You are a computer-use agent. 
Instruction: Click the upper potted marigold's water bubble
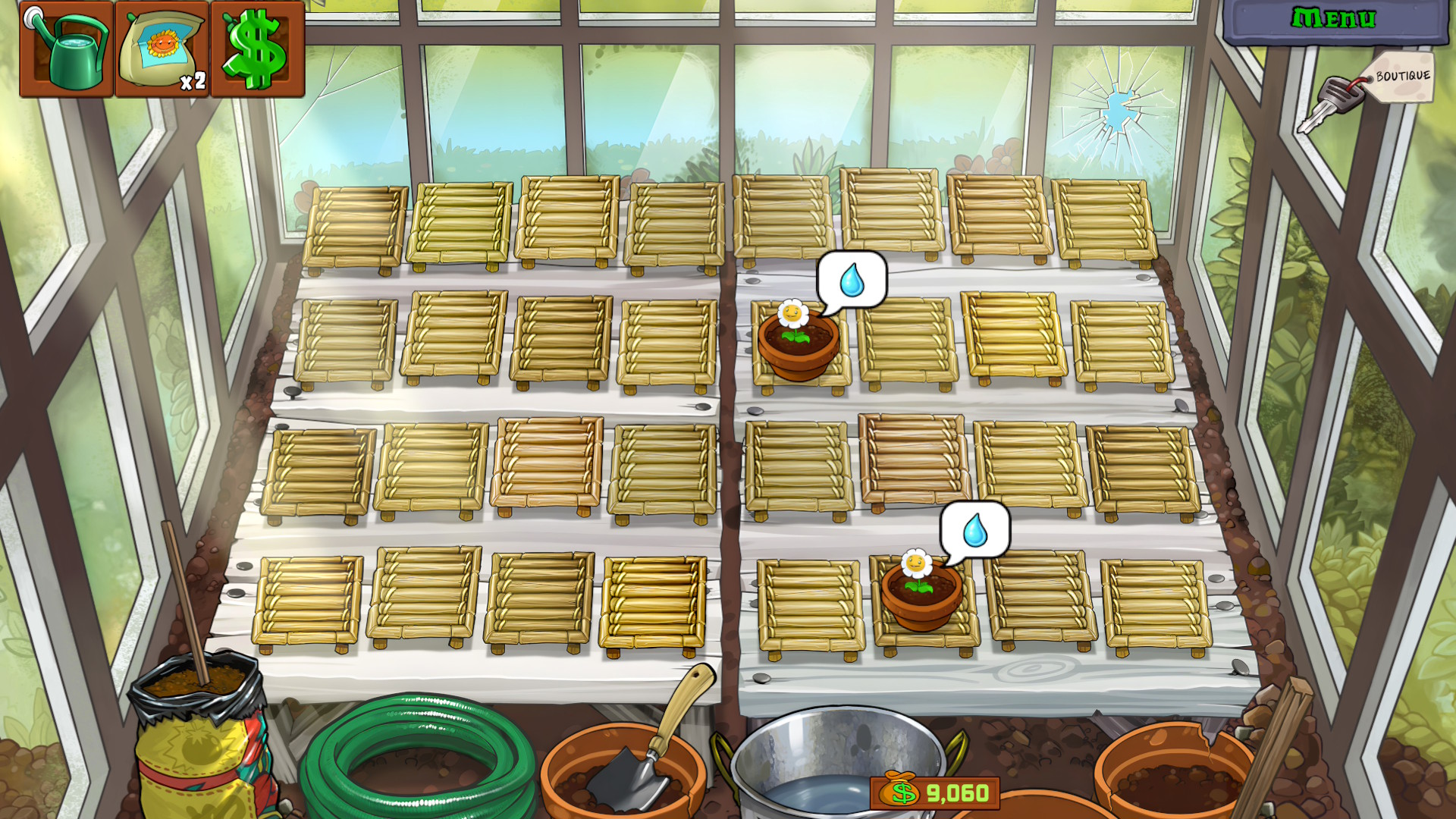(x=852, y=280)
